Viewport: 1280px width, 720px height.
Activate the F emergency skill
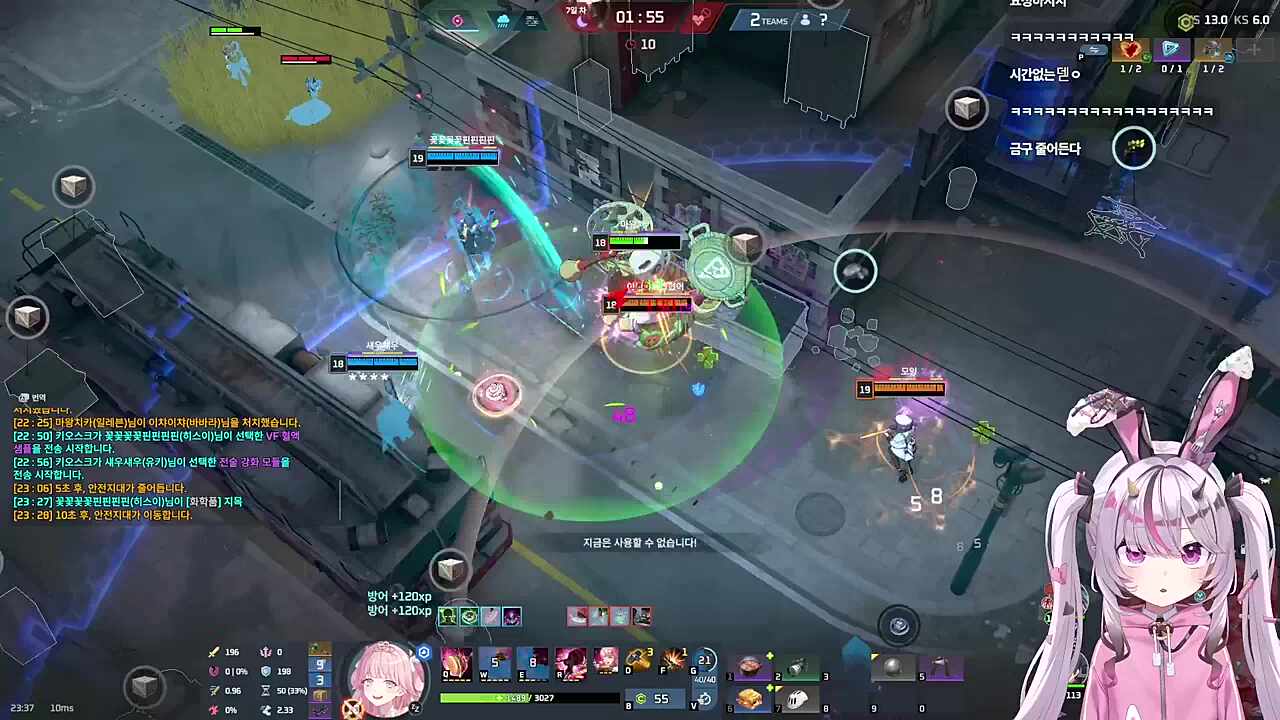pyautogui.click(x=672, y=661)
